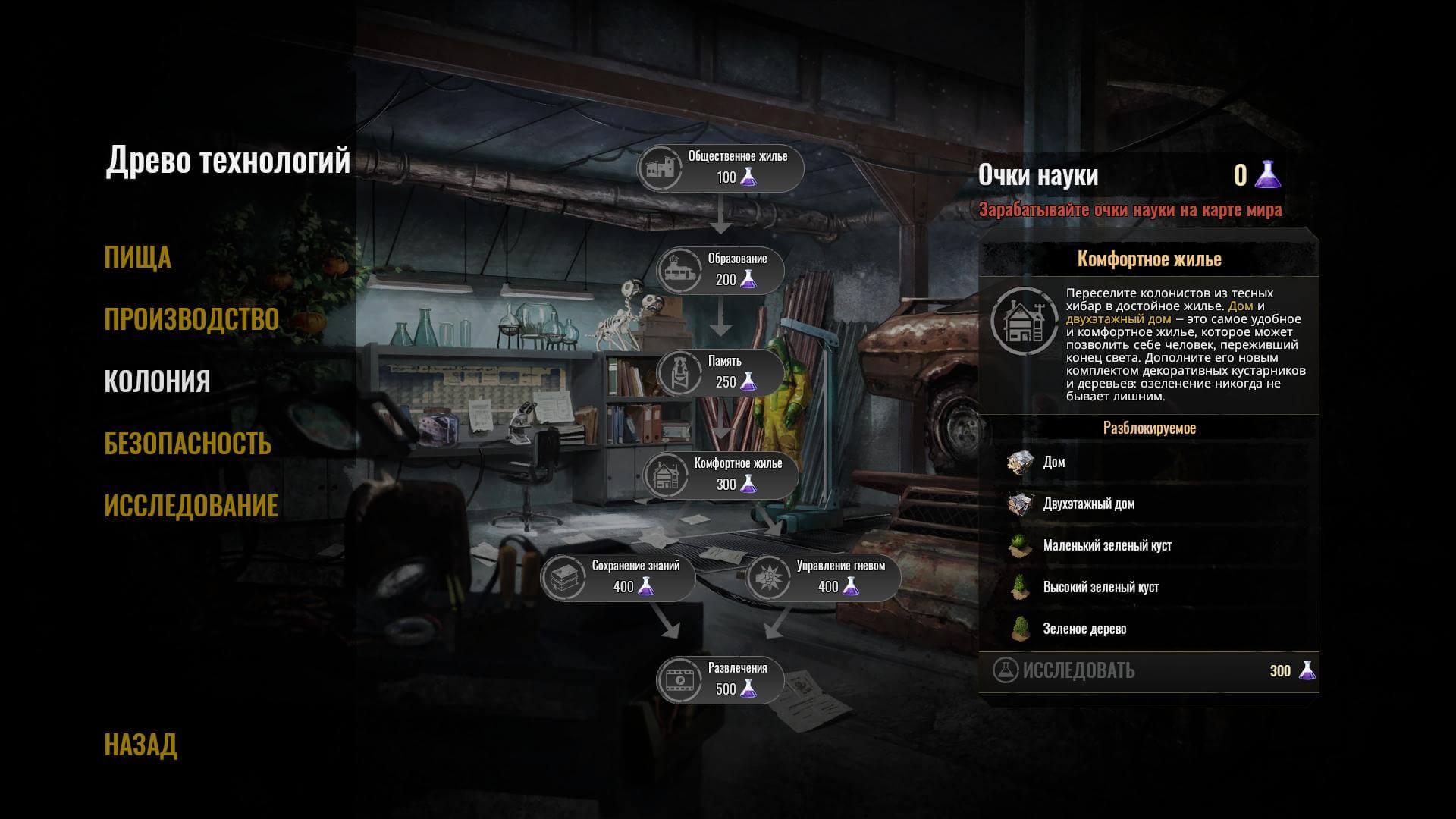Click the ИССЛЕДОВАТЬ research button

point(1078,670)
